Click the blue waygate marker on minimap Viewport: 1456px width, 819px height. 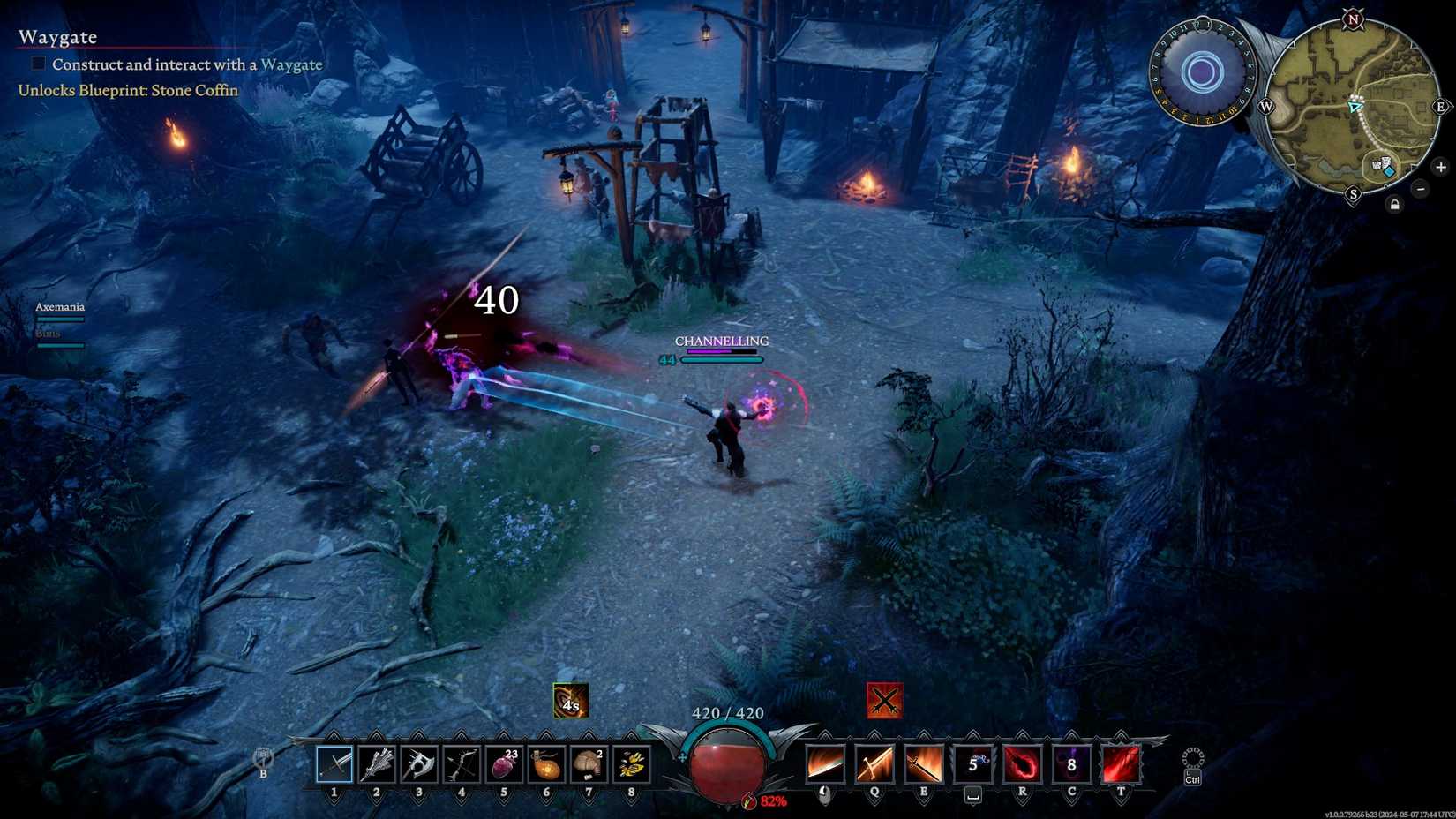tap(1389, 171)
